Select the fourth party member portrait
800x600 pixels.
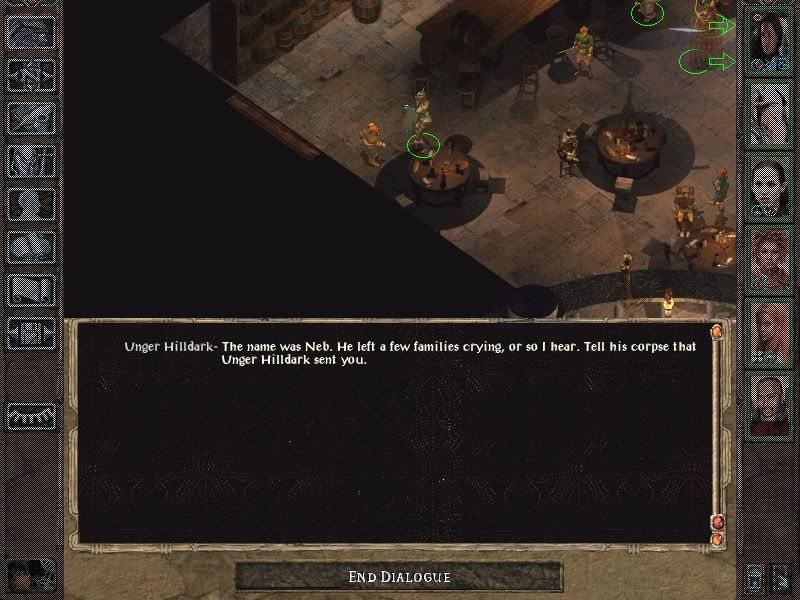pyautogui.click(x=770, y=259)
